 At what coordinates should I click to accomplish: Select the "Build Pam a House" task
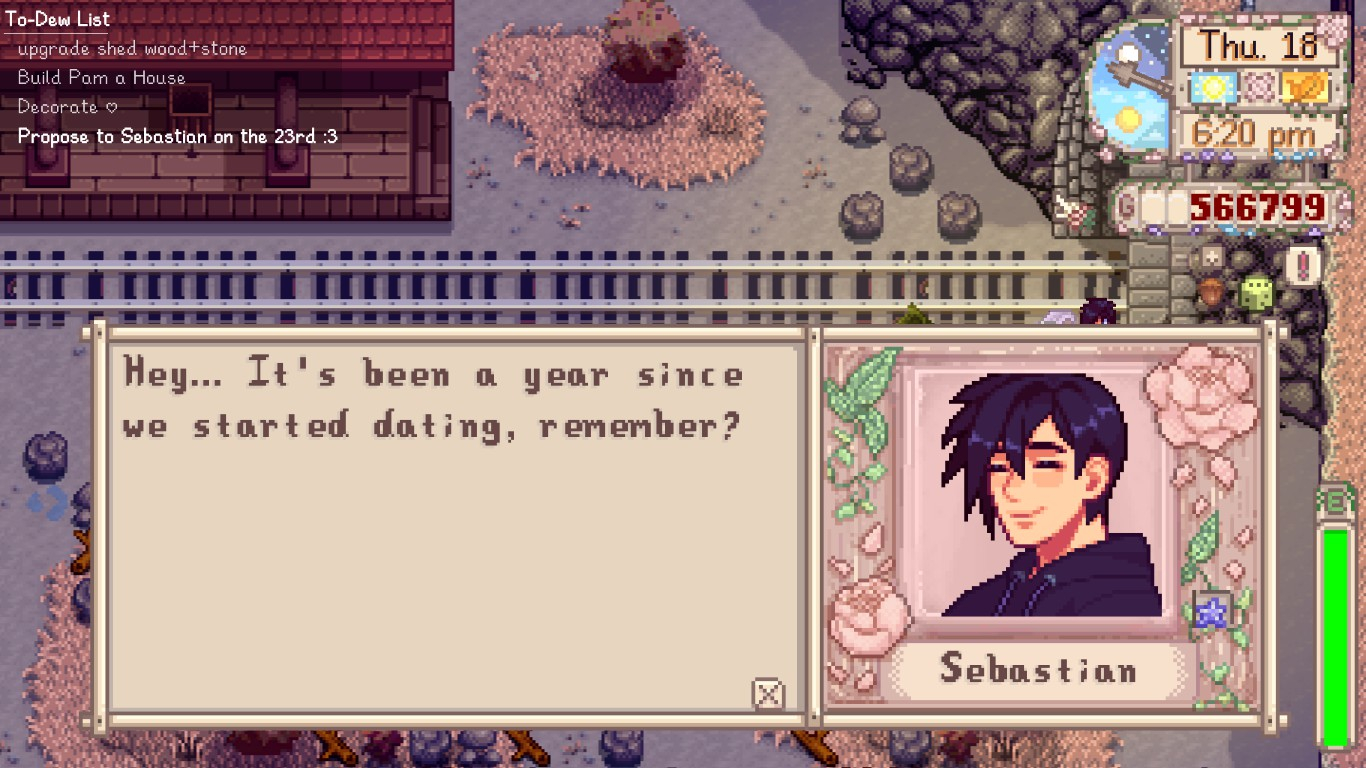101,78
